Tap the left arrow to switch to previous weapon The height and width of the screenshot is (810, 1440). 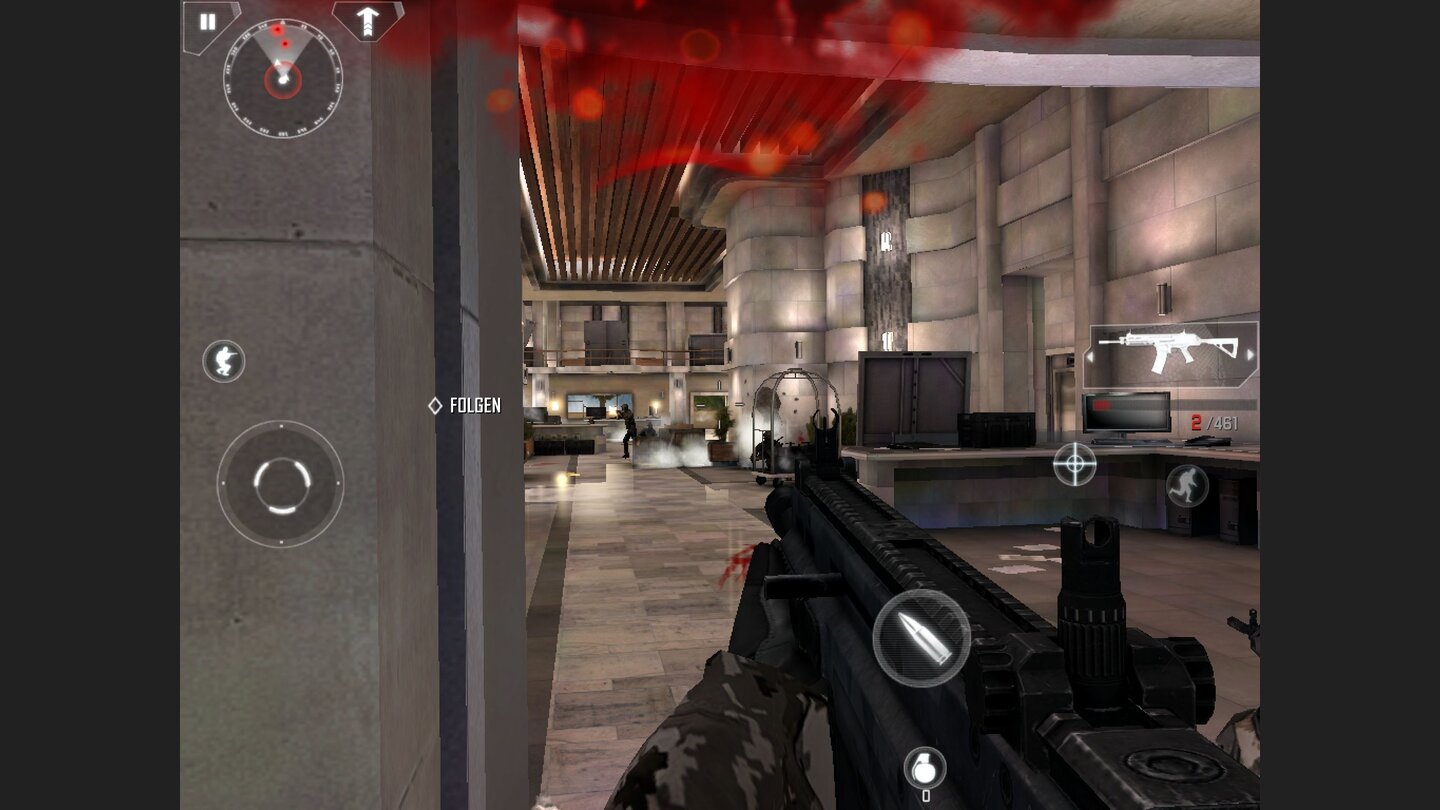1089,356
